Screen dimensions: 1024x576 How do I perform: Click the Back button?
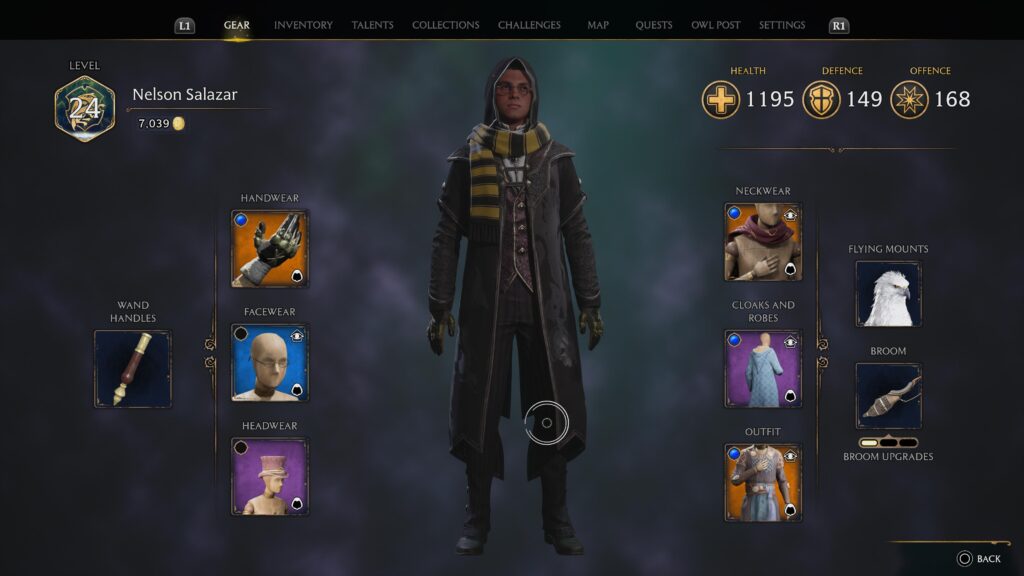pos(978,559)
